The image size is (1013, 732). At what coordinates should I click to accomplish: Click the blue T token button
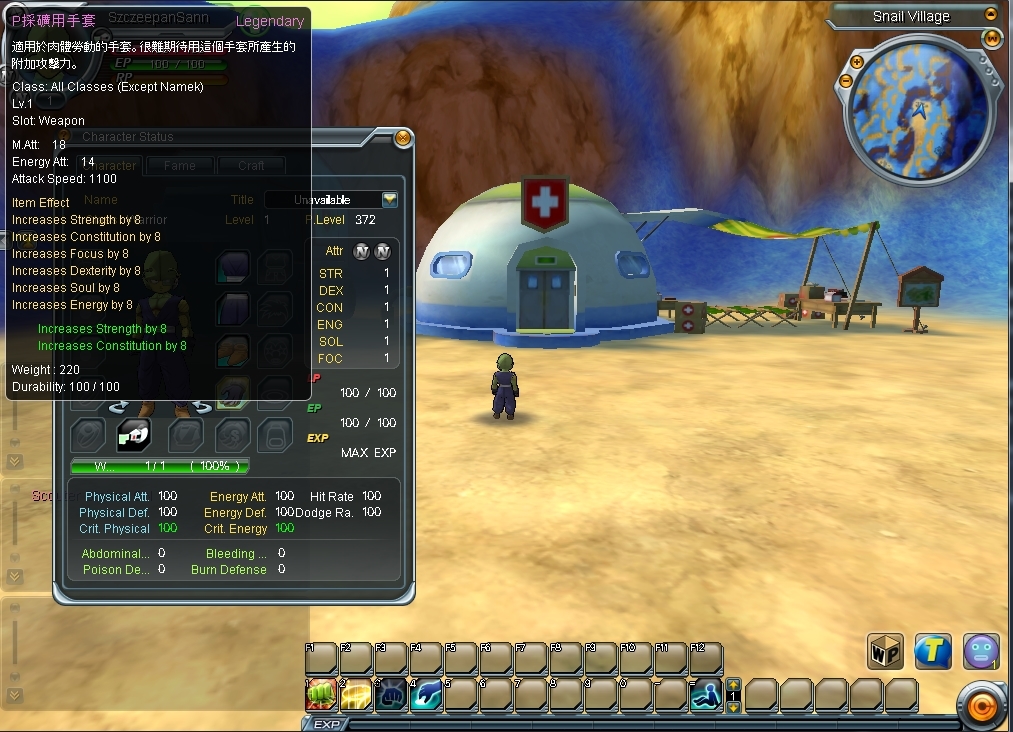tap(932, 652)
